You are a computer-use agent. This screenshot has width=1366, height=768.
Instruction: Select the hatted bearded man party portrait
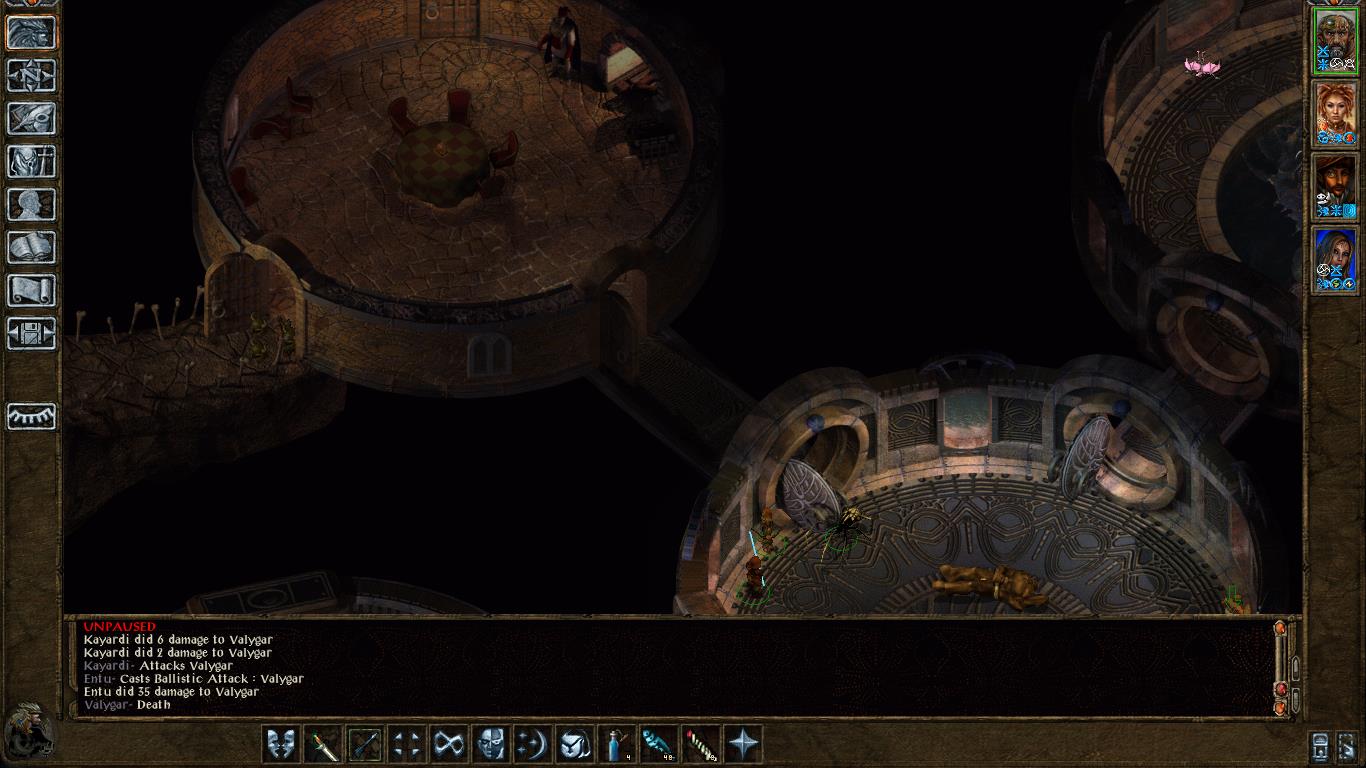click(x=1336, y=187)
